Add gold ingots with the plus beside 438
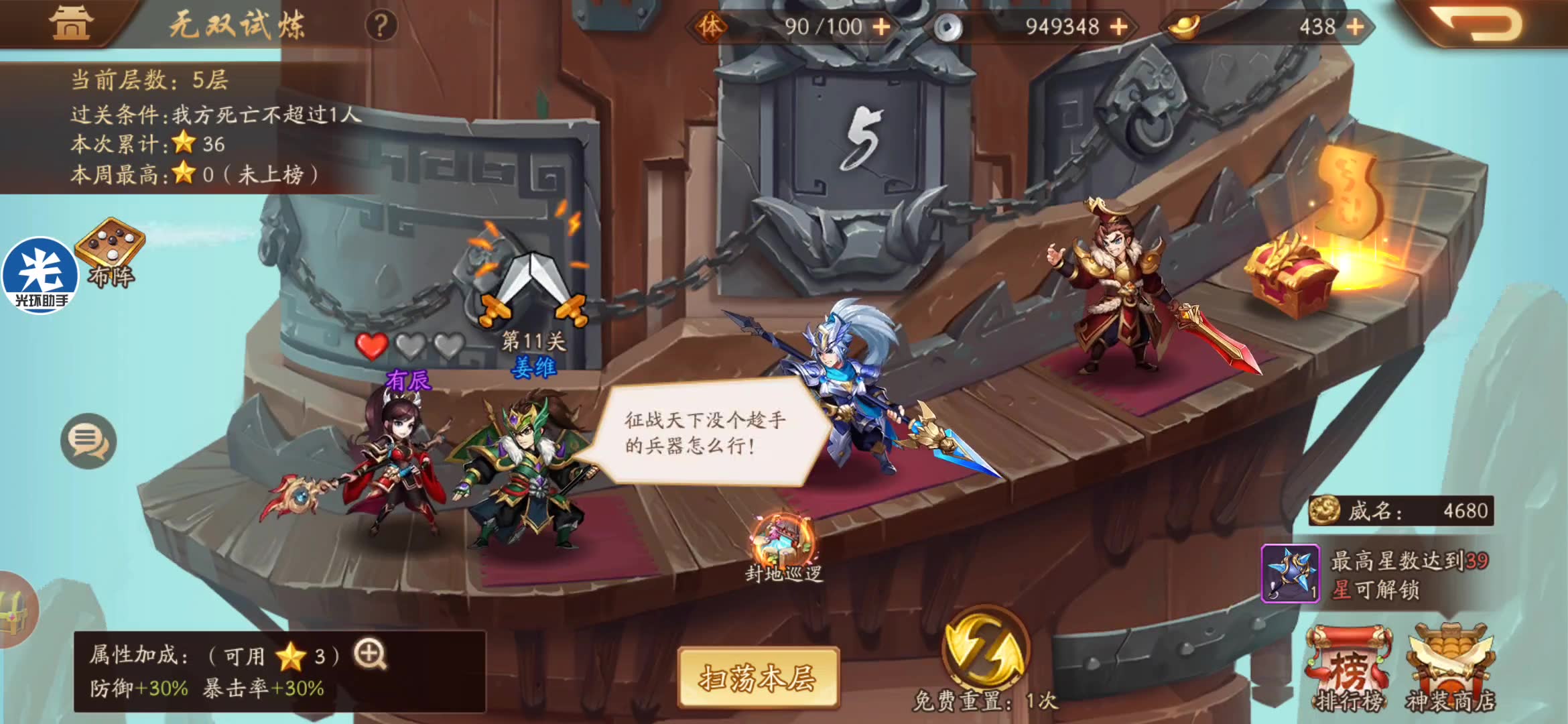1568x724 pixels. [1356, 27]
